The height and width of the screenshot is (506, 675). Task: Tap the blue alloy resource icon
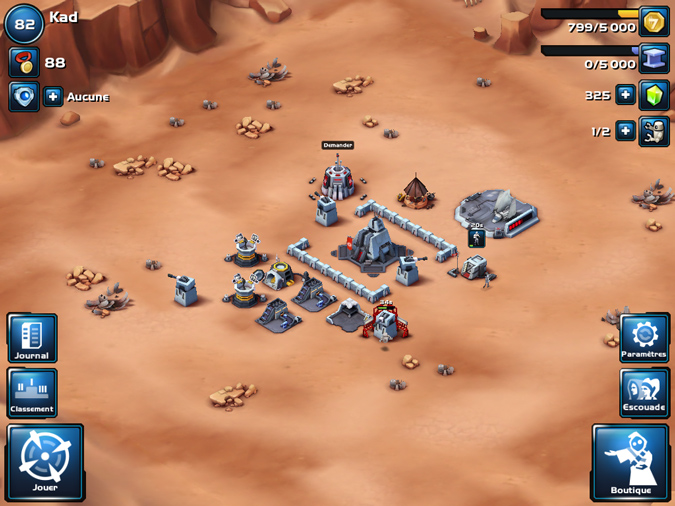pyautogui.click(x=654, y=58)
